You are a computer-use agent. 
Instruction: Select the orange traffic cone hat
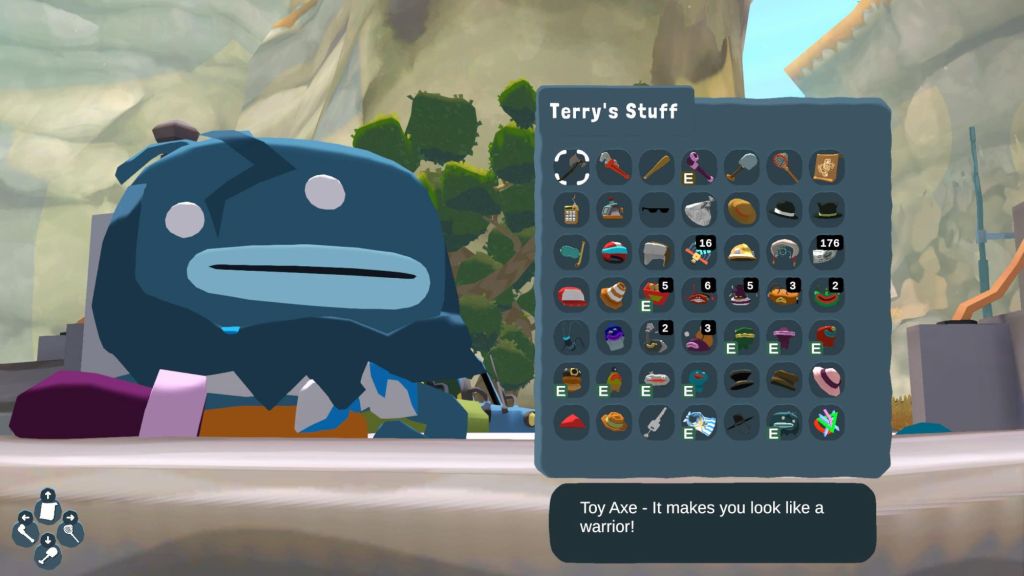pyautogui.click(x=614, y=294)
